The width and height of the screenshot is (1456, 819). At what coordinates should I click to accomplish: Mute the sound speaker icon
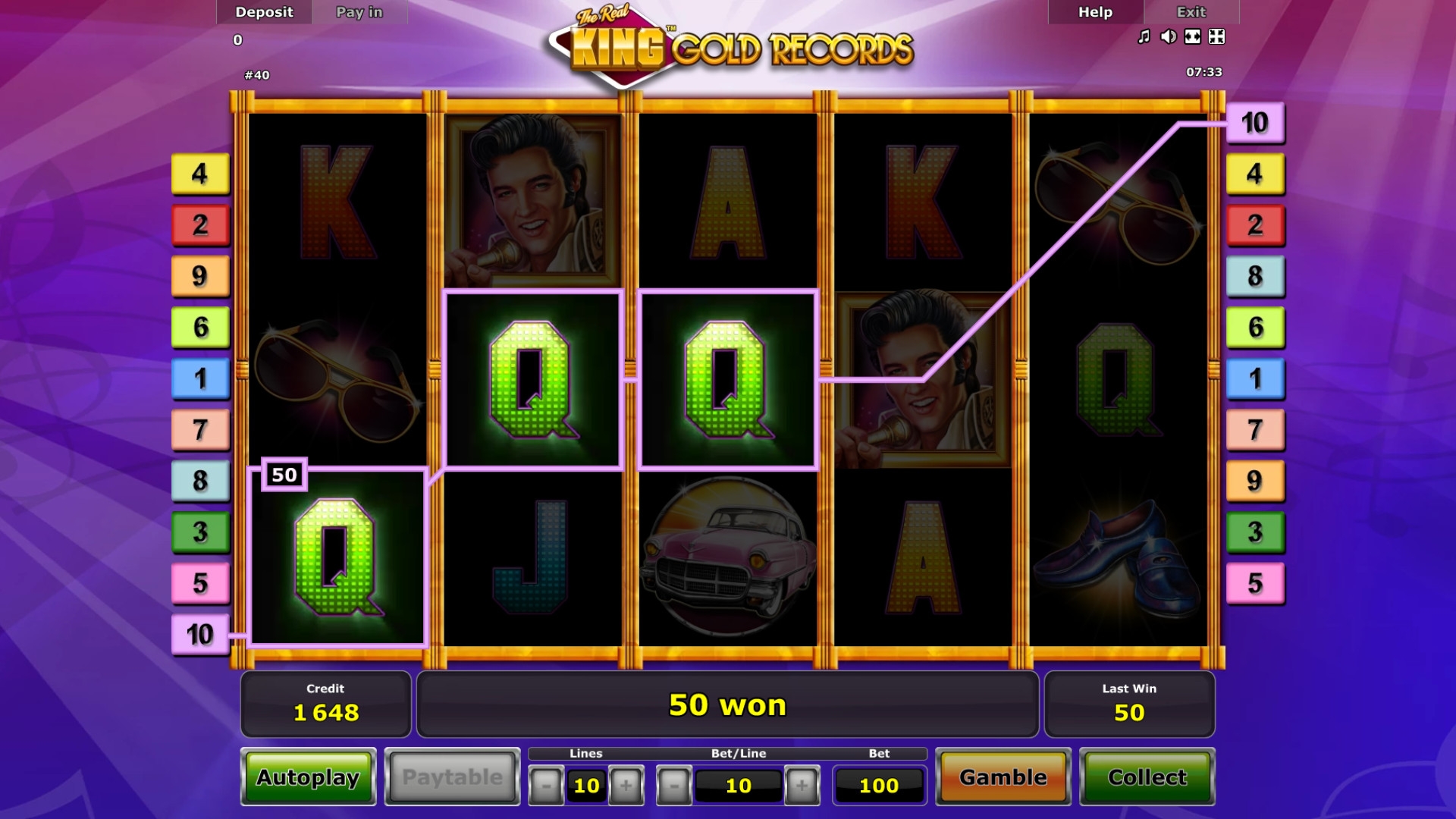point(1168,36)
